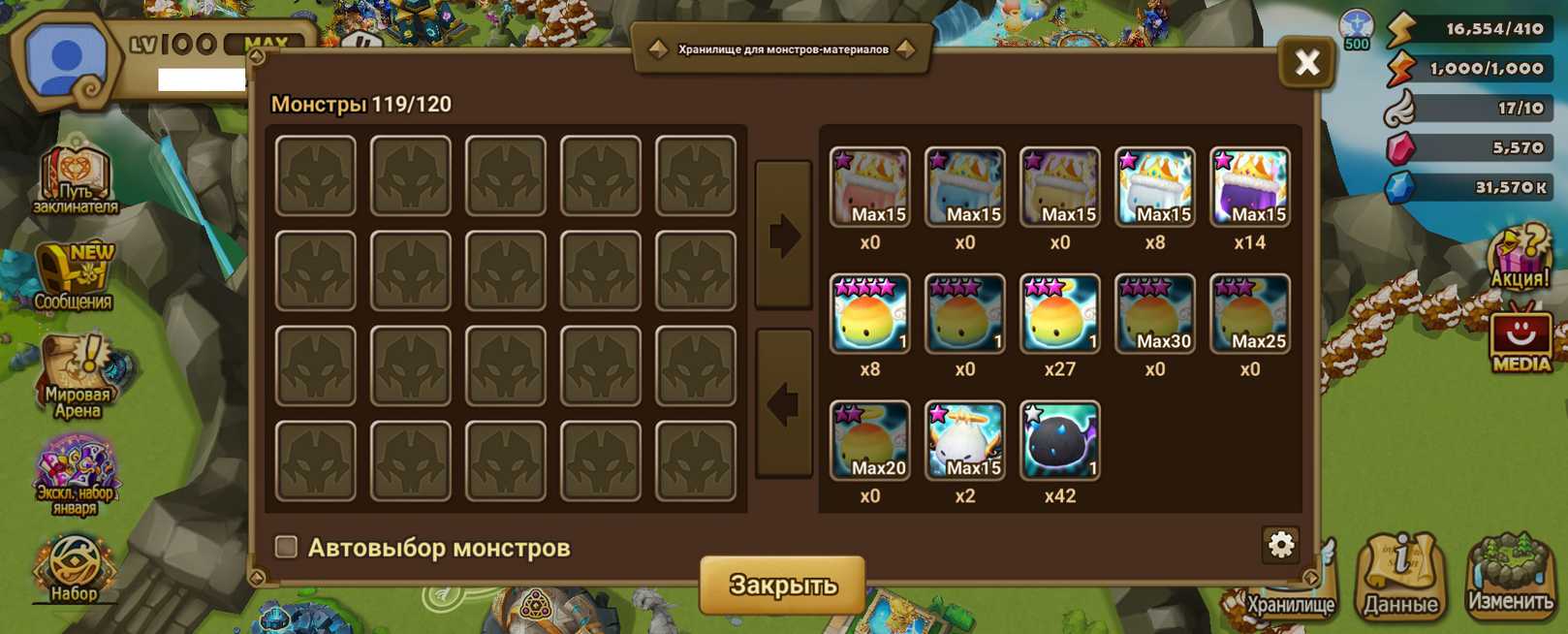
Task: Click the left-pointing transfer arrow
Action: tap(783, 403)
